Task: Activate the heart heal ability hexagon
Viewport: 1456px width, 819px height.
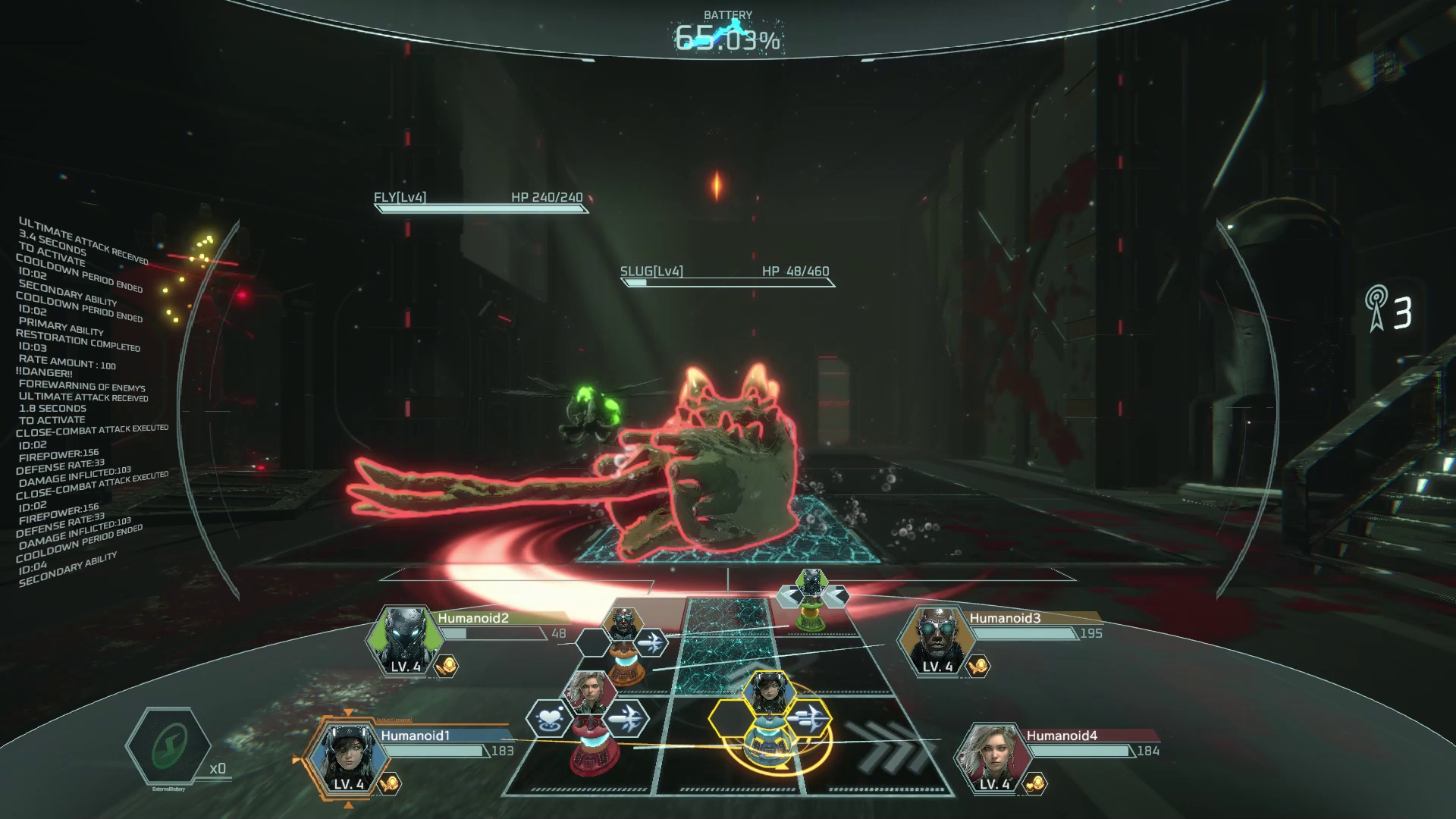Action: tap(548, 717)
